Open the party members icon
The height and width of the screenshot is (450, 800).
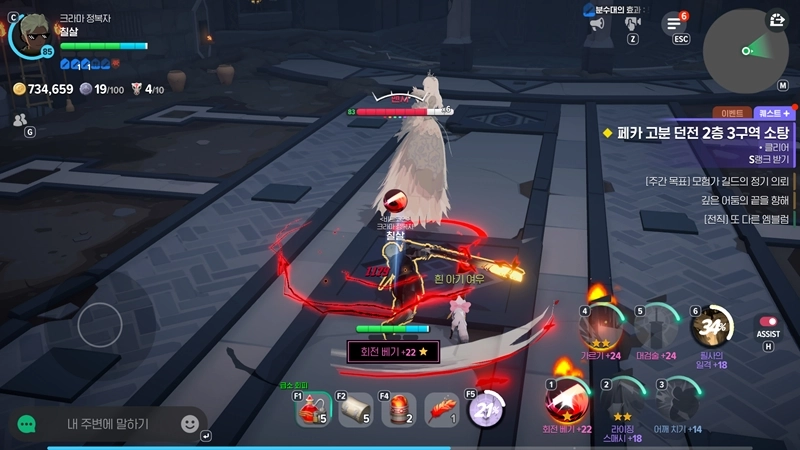point(19,119)
